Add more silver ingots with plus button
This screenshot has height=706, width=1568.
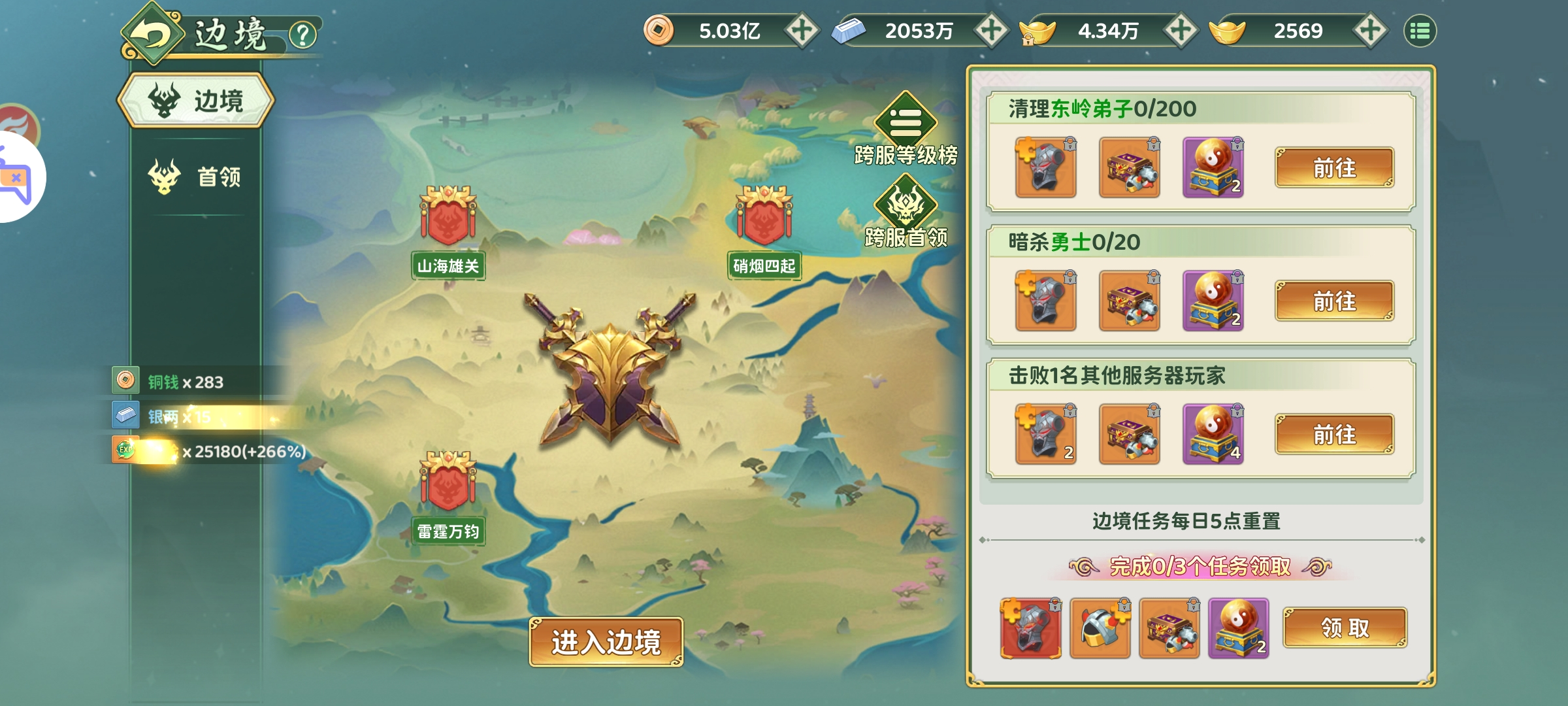[x=991, y=31]
